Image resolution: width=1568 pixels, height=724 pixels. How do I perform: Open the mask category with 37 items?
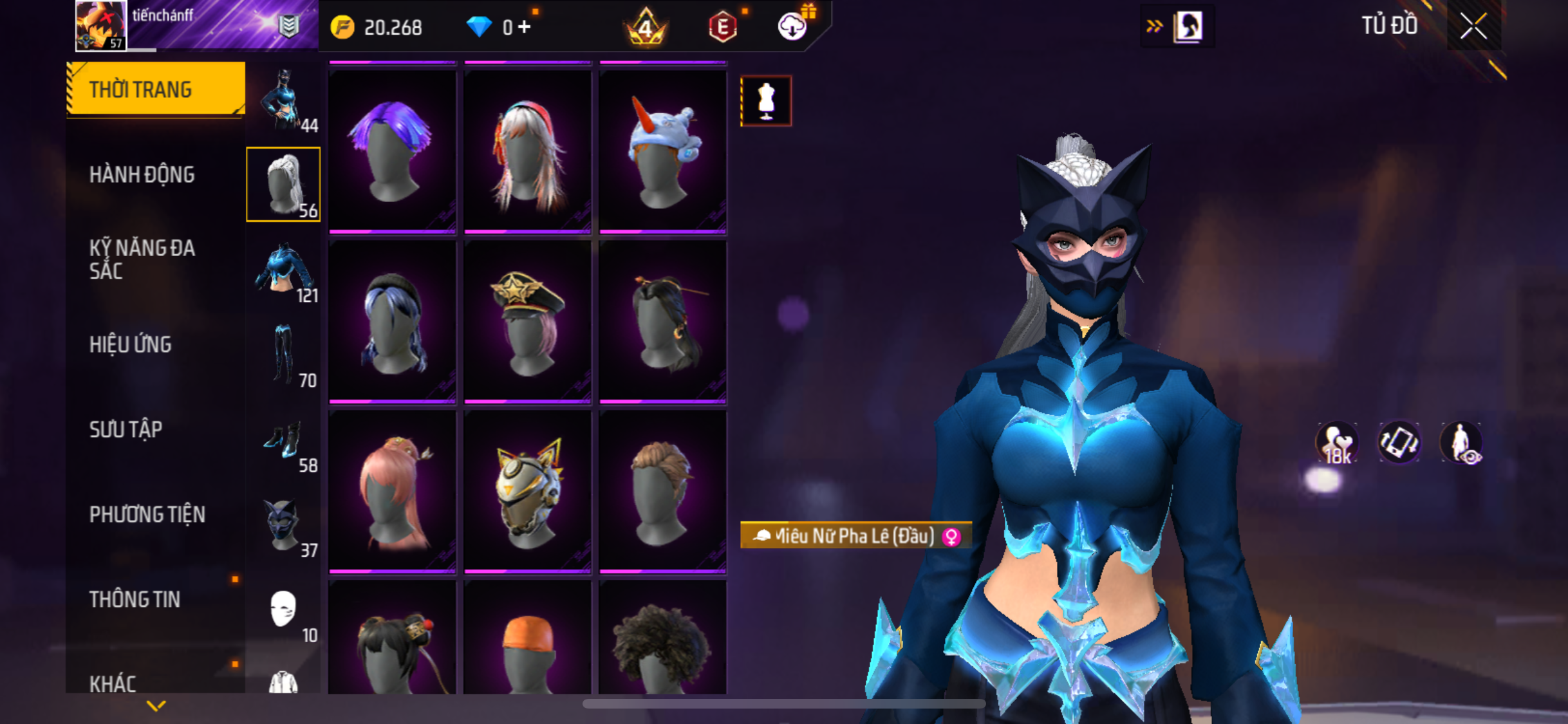284,526
